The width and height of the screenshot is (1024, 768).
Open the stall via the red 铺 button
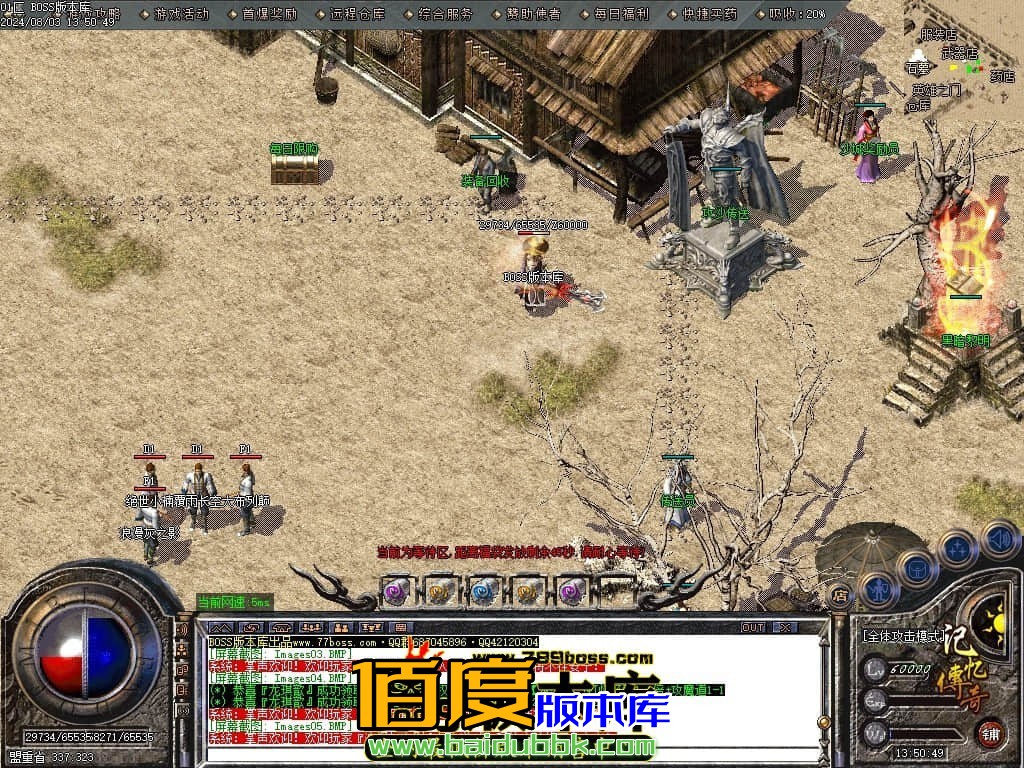(990, 732)
